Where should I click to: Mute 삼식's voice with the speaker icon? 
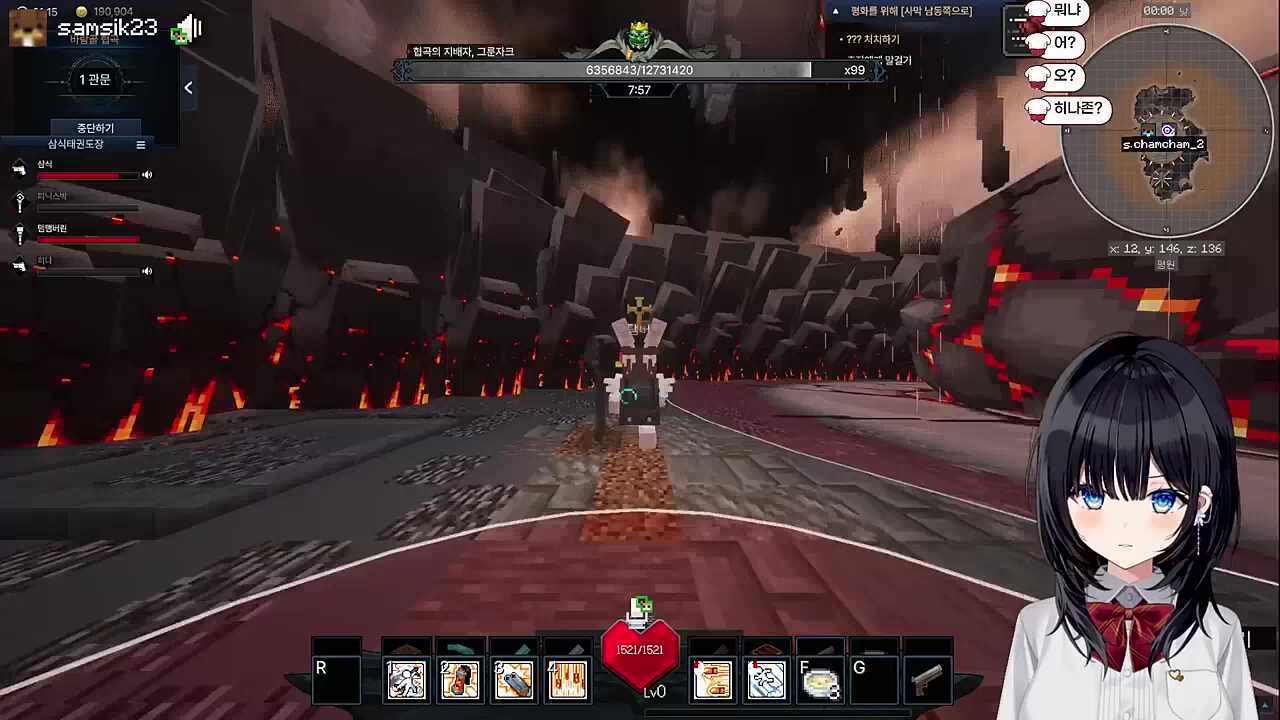point(146,174)
